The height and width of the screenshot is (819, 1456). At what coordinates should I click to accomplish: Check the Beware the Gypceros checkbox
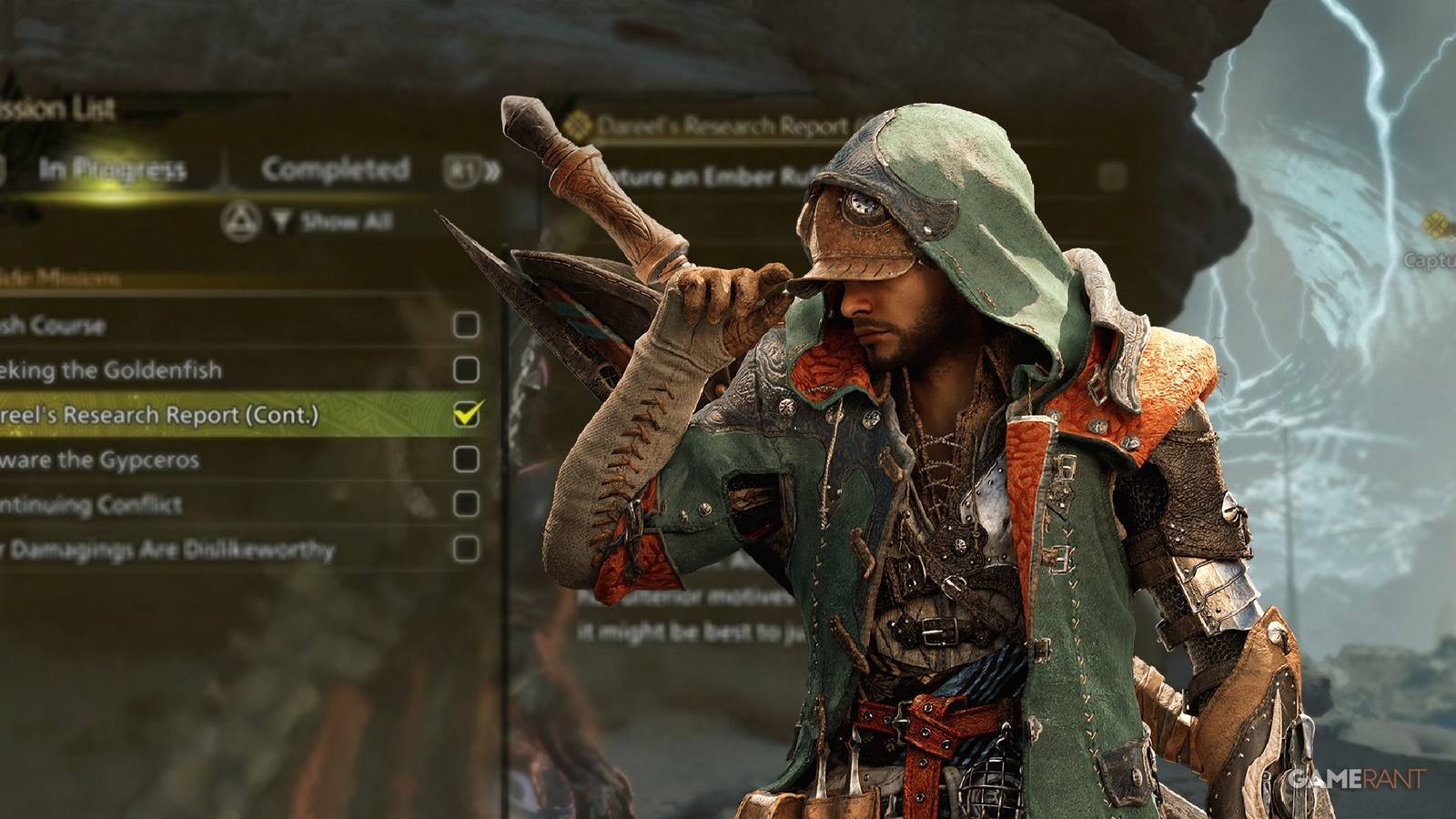pyautogui.click(x=467, y=459)
